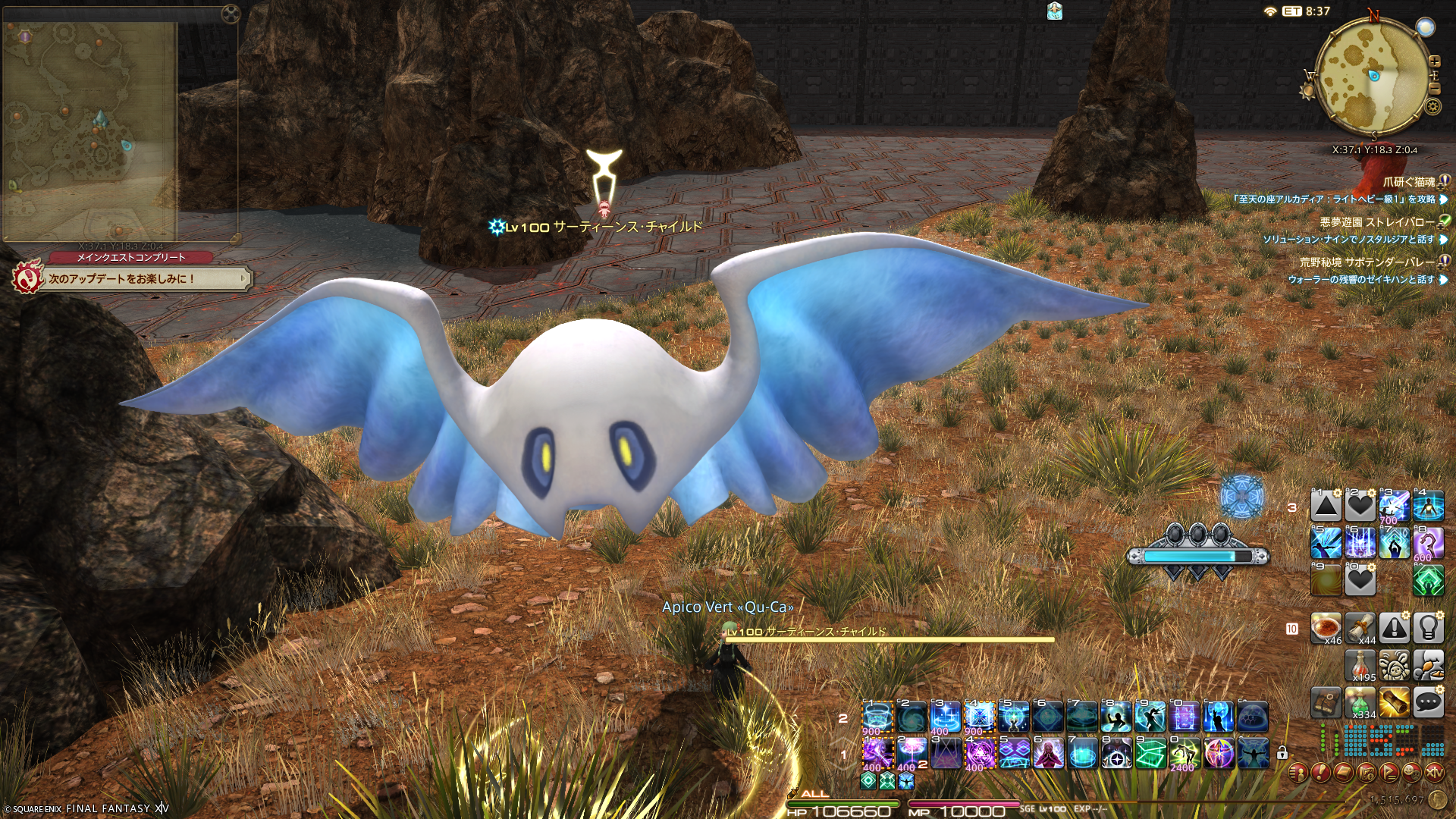Activate the lightbulb macro icon
Screen dimensions: 1456x819
(x=1428, y=629)
